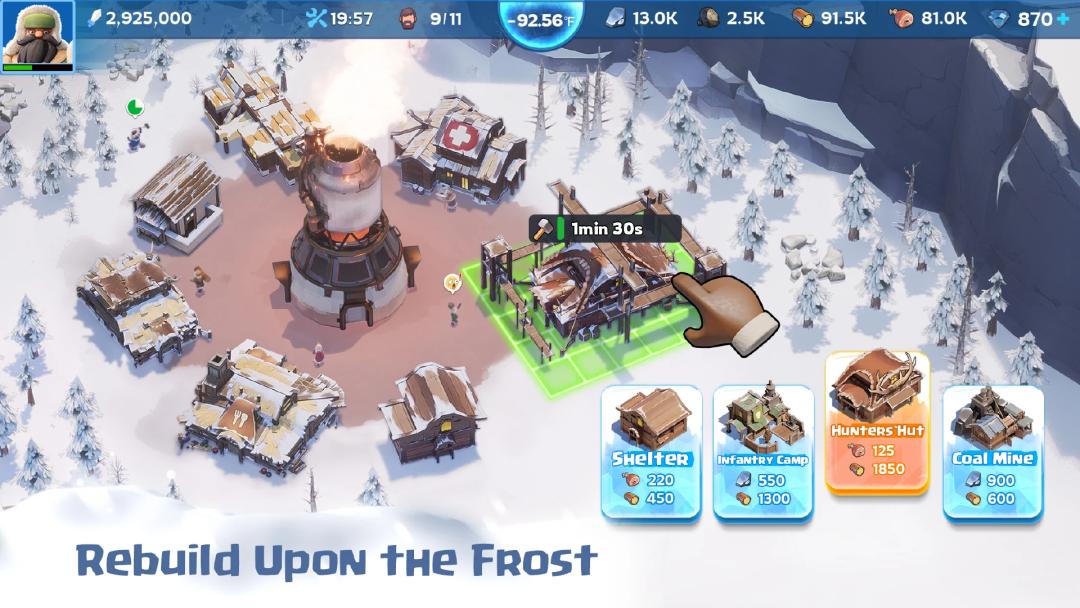1080x608 pixels.
Task: Select the Shelter building card
Action: 650,450
